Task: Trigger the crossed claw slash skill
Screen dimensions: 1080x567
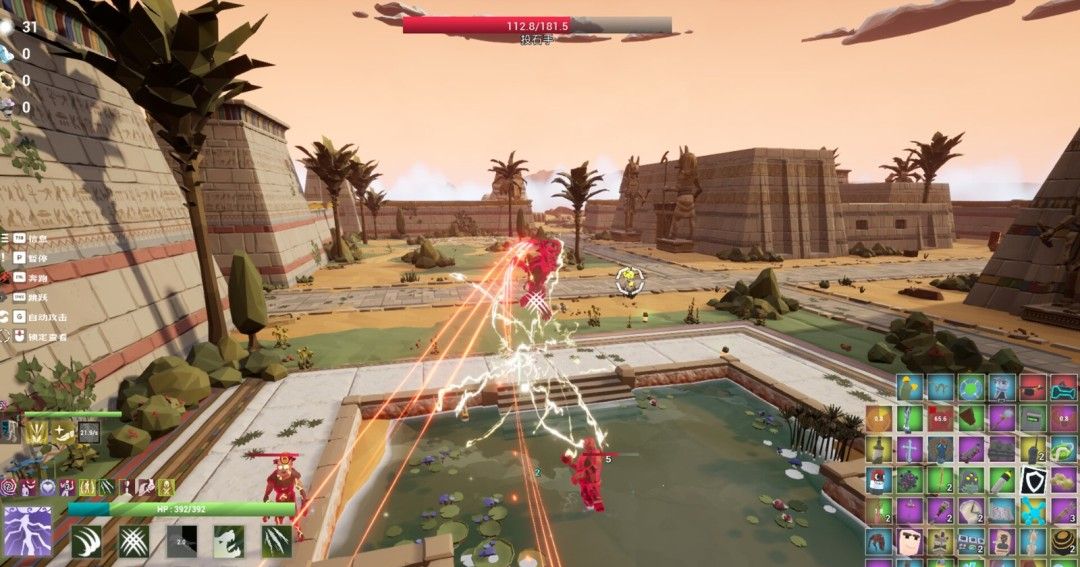Action: coord(133,541)
